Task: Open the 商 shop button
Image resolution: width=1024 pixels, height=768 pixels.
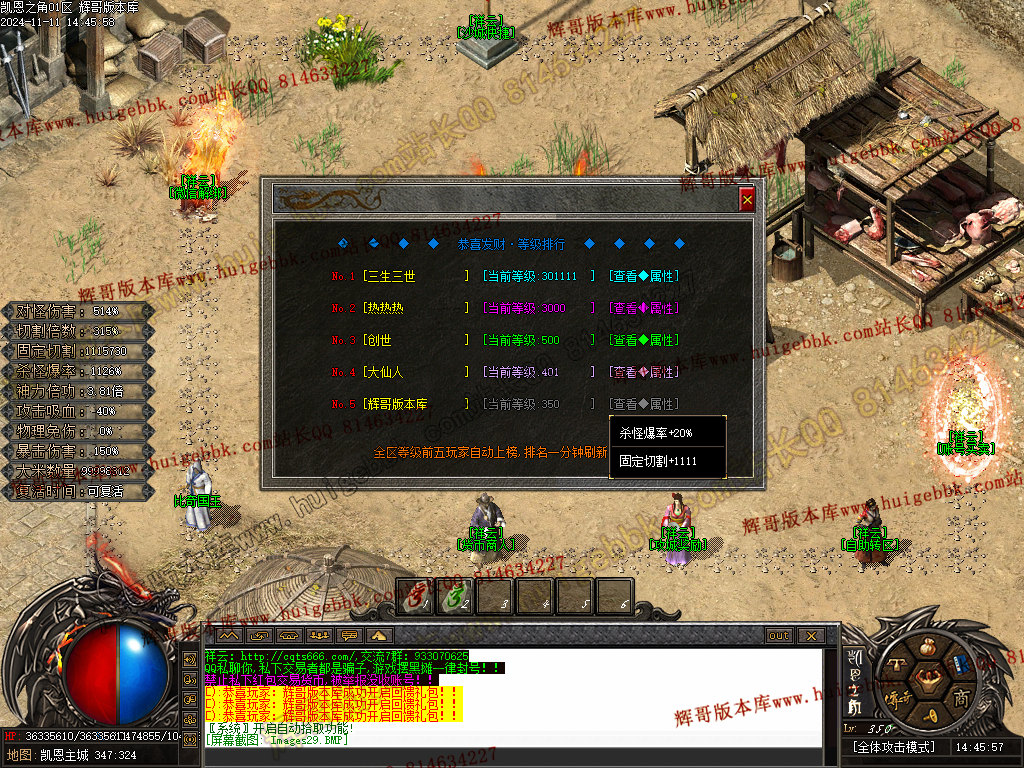Action: click(961, 697)
